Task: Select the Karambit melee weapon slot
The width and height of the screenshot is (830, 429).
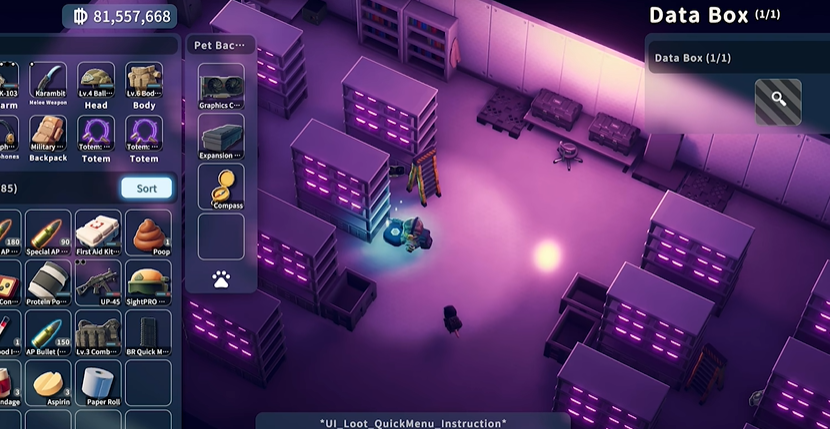Action: click(x=48, y=84)
